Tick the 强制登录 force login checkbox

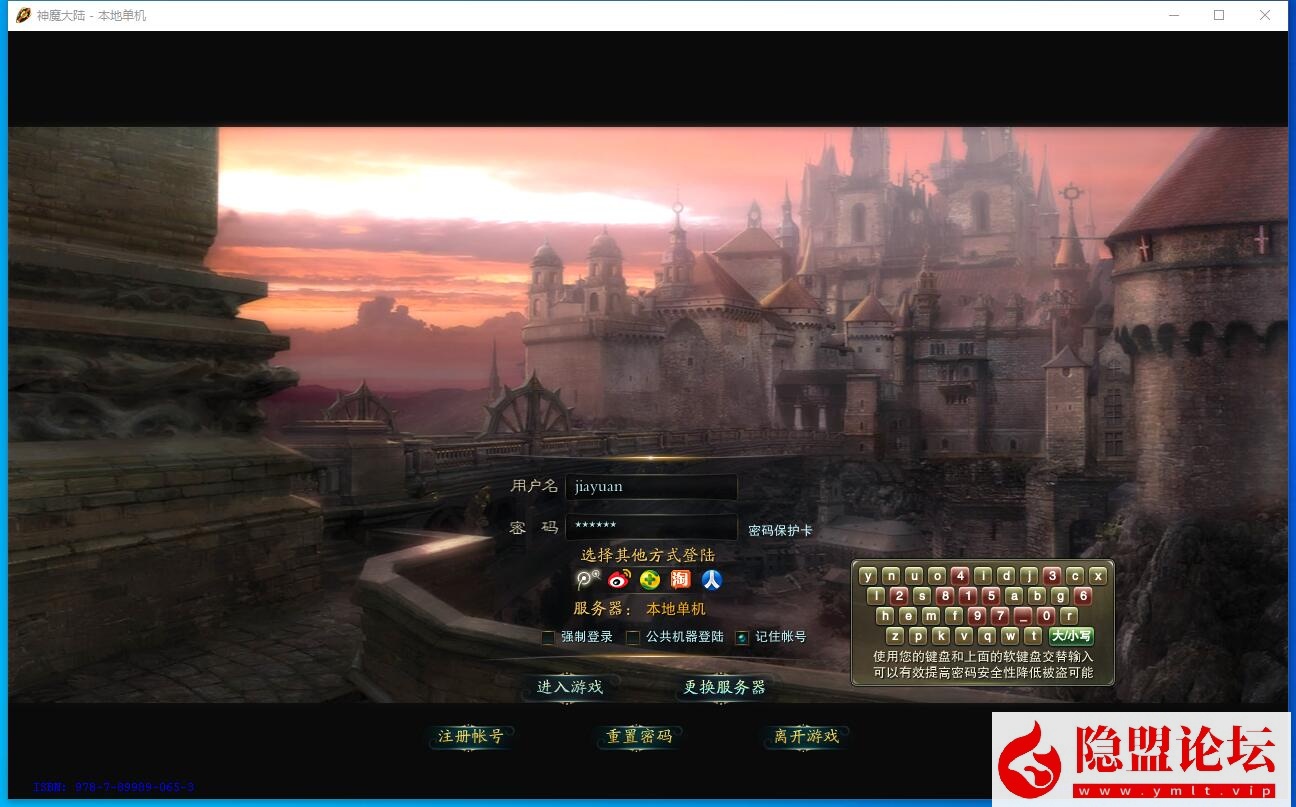tap(548, 637)
